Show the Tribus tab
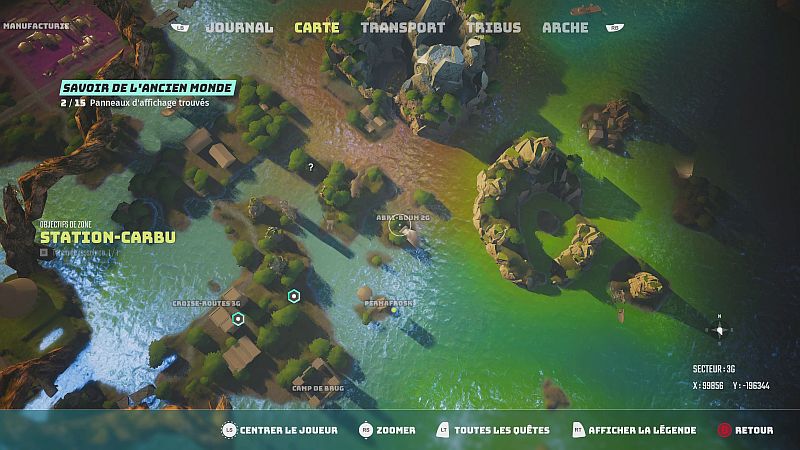 point(495,28)
